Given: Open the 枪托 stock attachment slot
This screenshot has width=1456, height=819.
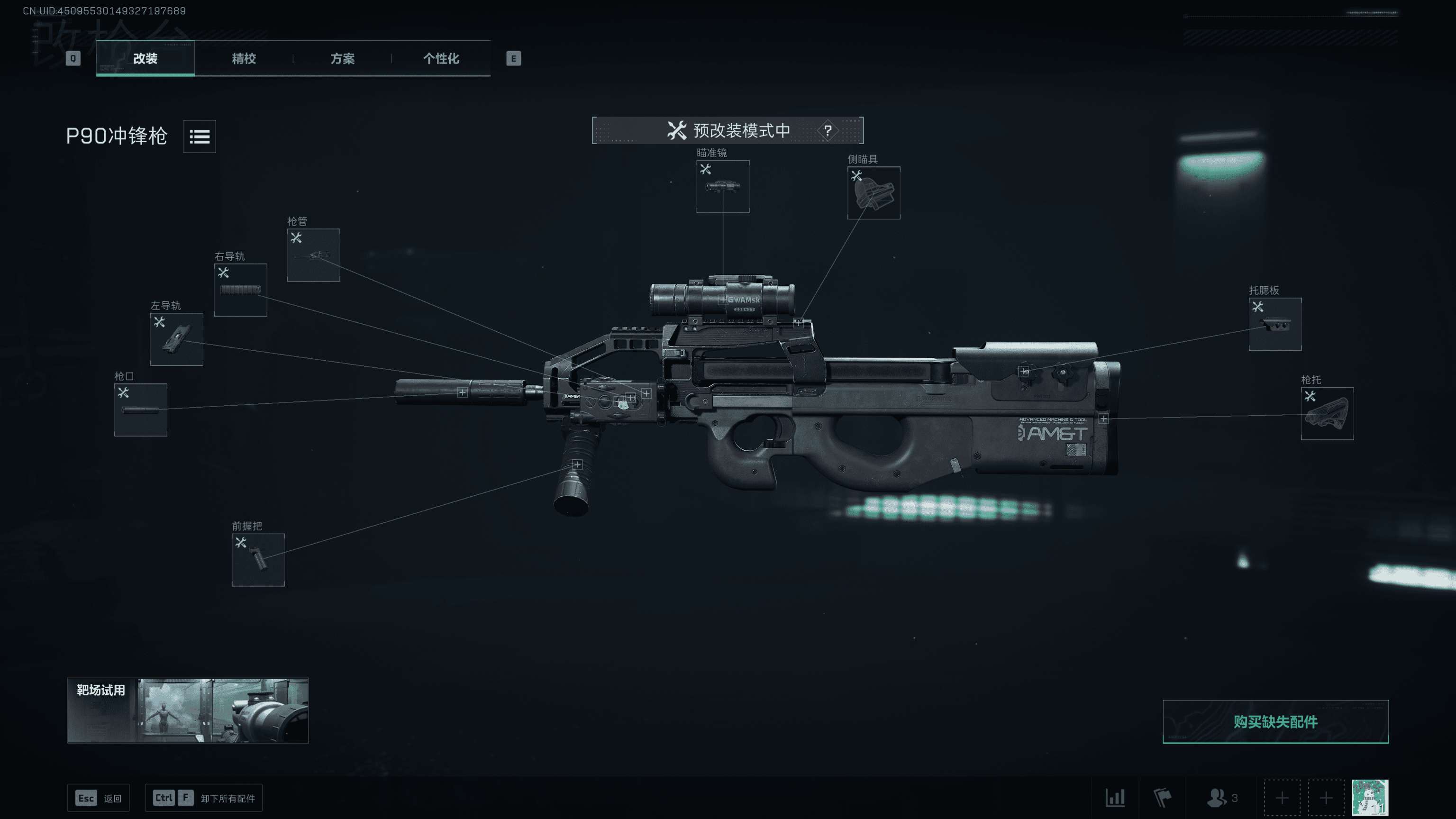Looking at the screenshot, I should pyautogui.click(x=1327, y=414).
